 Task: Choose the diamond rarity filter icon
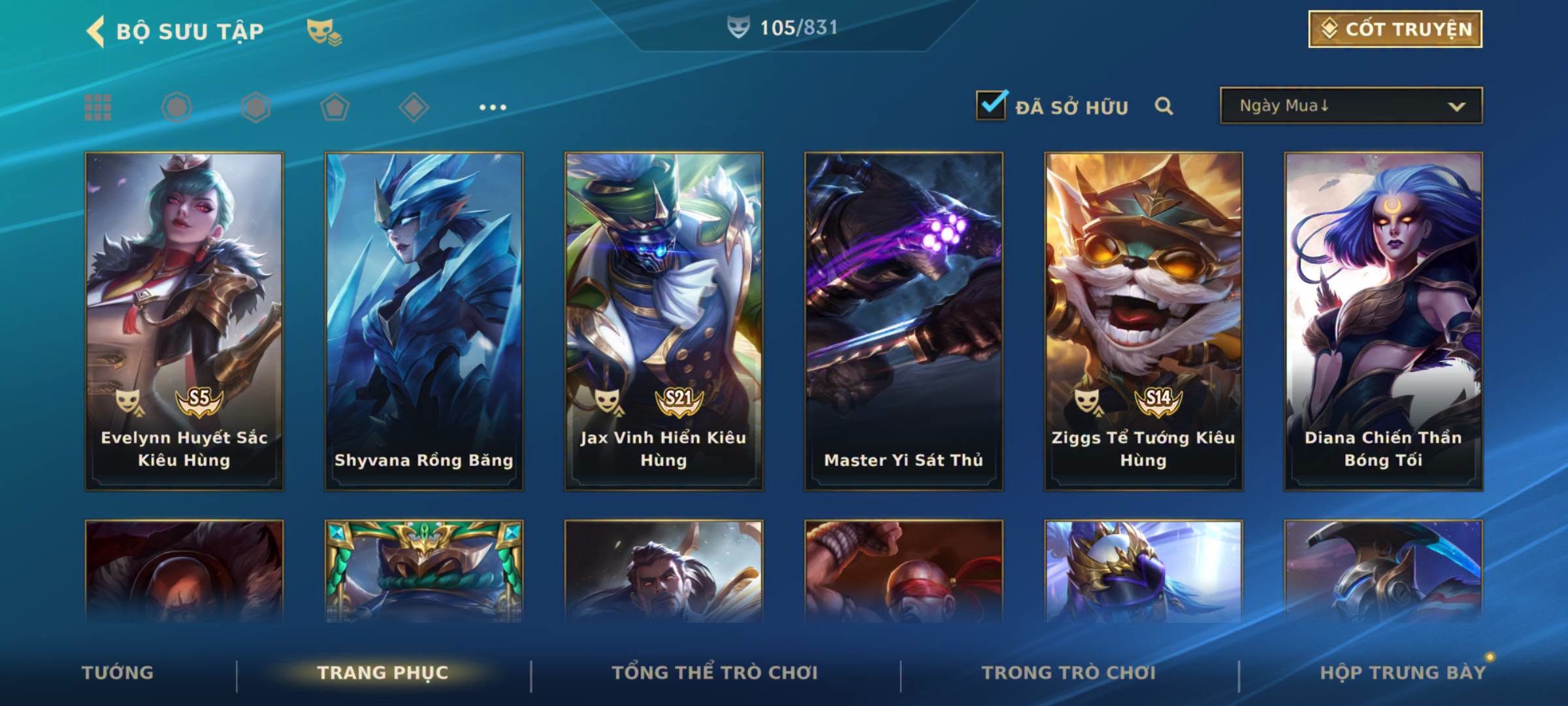pyautogui.click(x=414, y=107)
